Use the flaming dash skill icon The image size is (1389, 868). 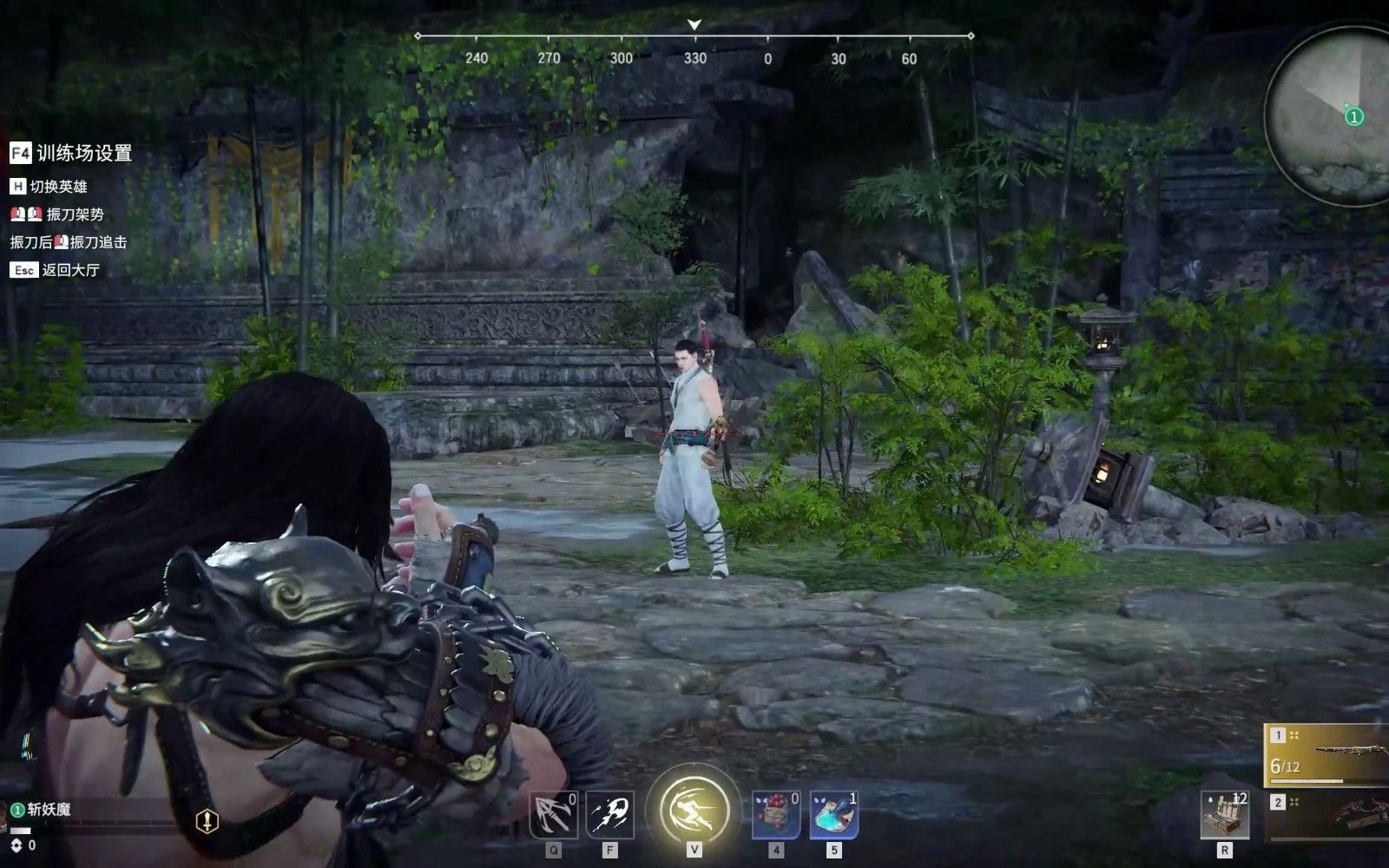(609, 814)
